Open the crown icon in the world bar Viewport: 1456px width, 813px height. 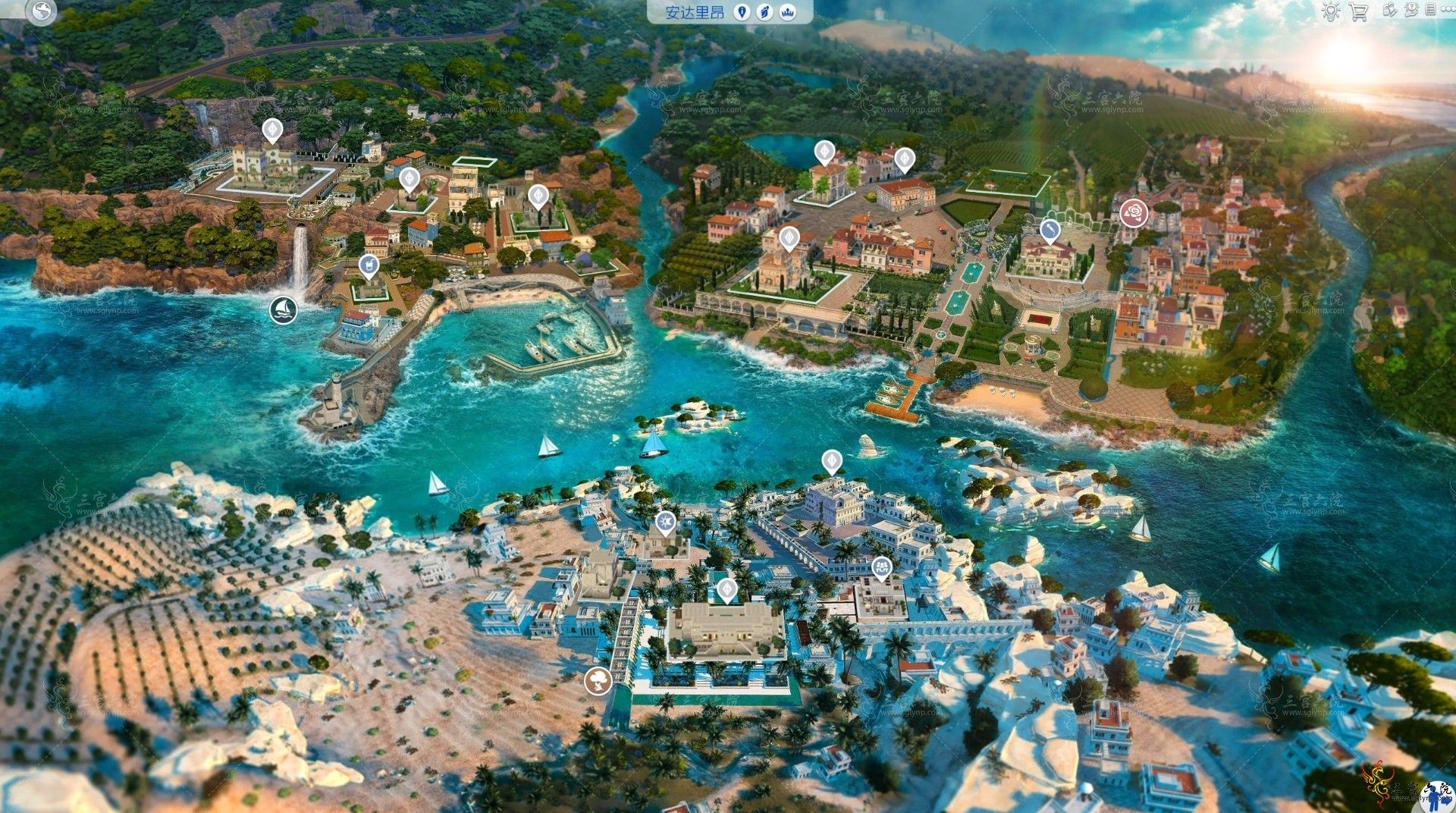[788, 12]
